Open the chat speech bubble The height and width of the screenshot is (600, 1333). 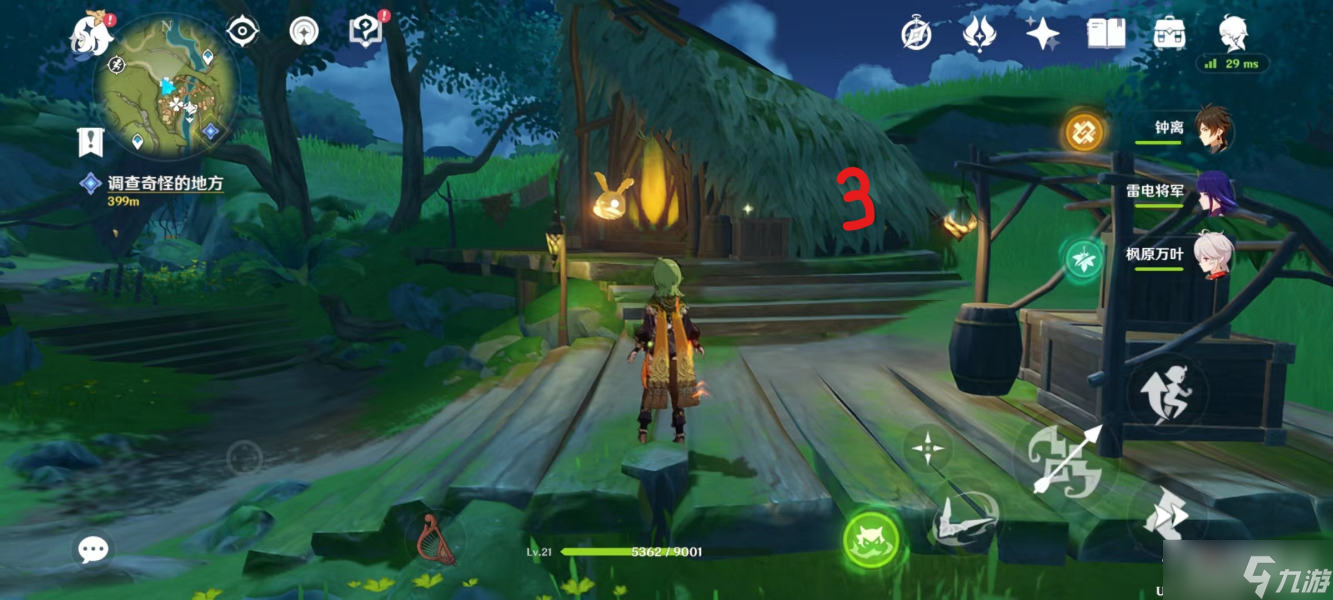pyautogui.click(x=94, y=548)
